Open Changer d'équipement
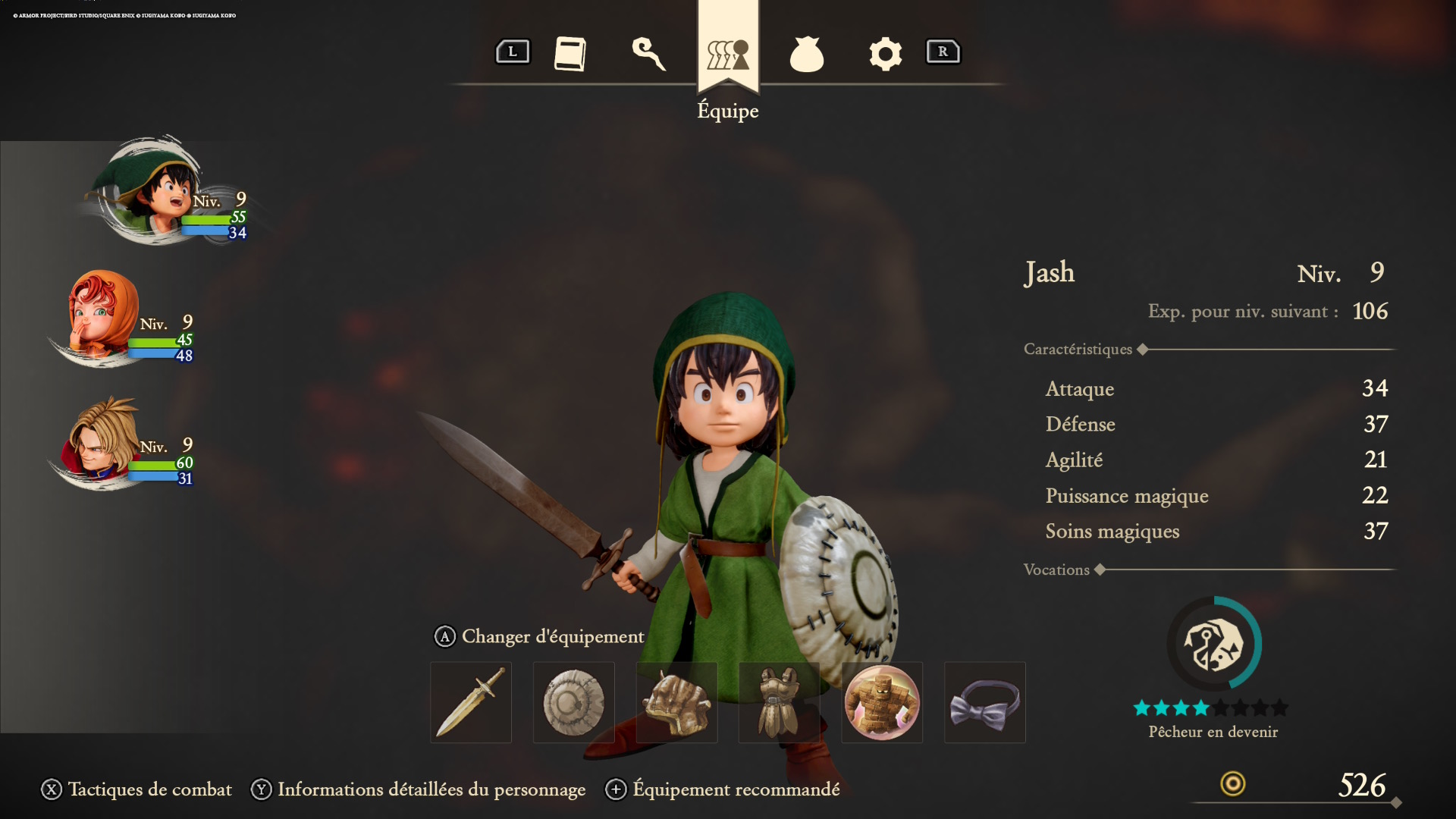Image resolution: width=1456 pixels, height=819 pixels. point(540,637)
